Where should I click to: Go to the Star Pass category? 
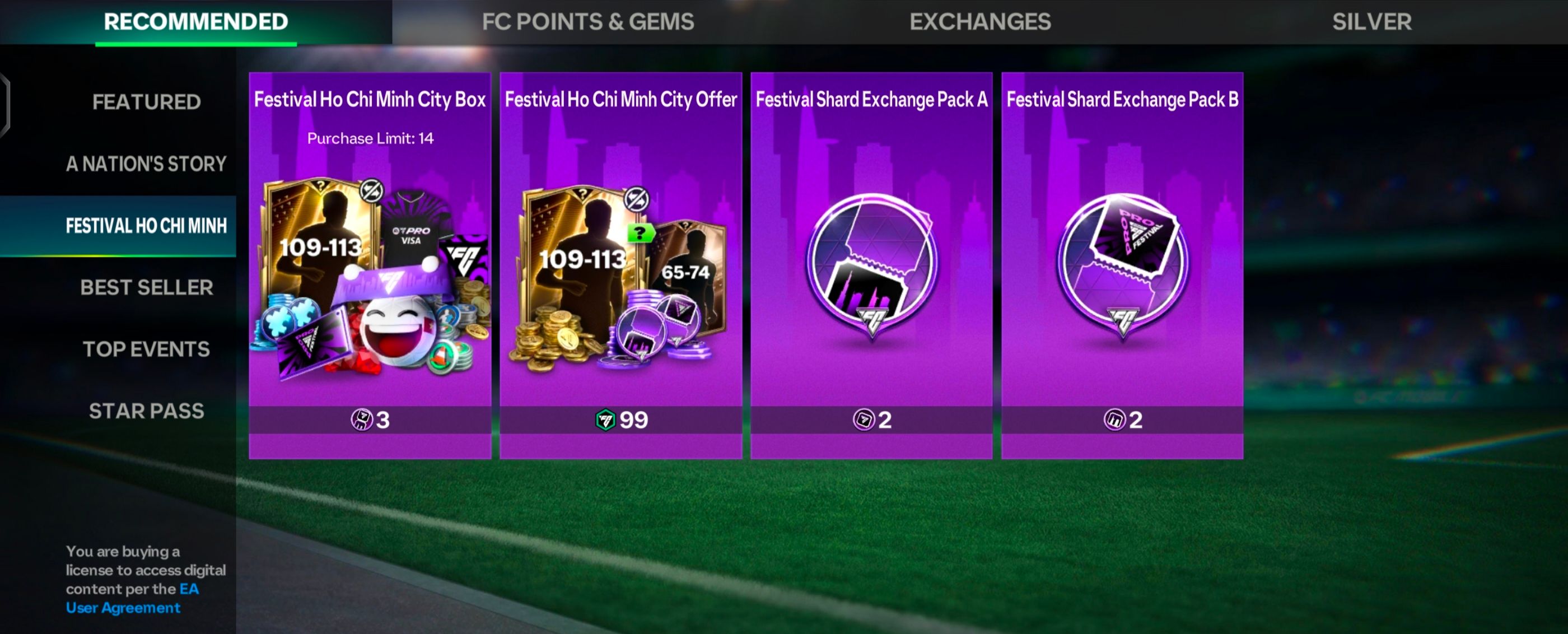tap(146, 411)
